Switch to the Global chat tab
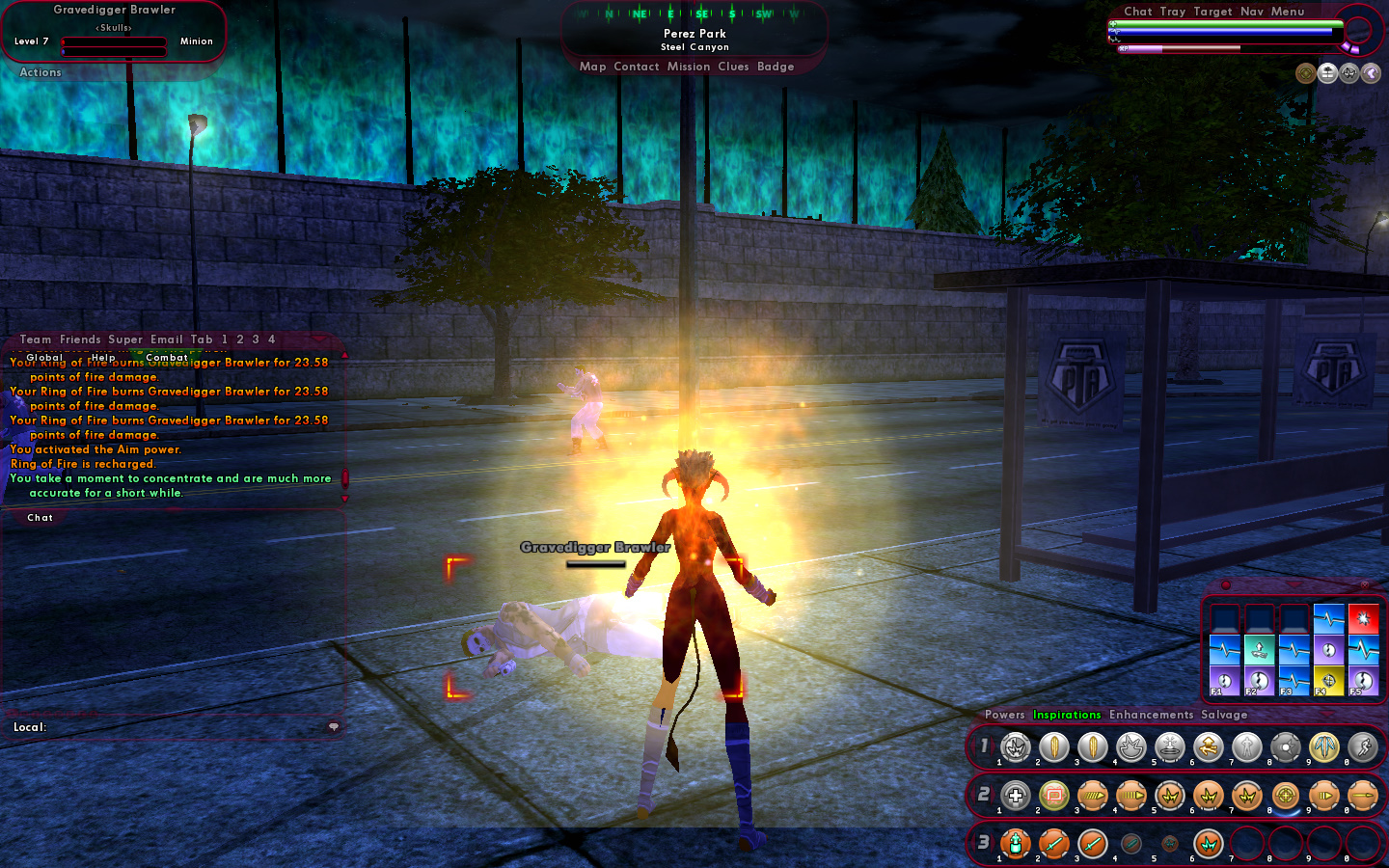This screenshot has height=868, width=1389. tap(44, 358)
